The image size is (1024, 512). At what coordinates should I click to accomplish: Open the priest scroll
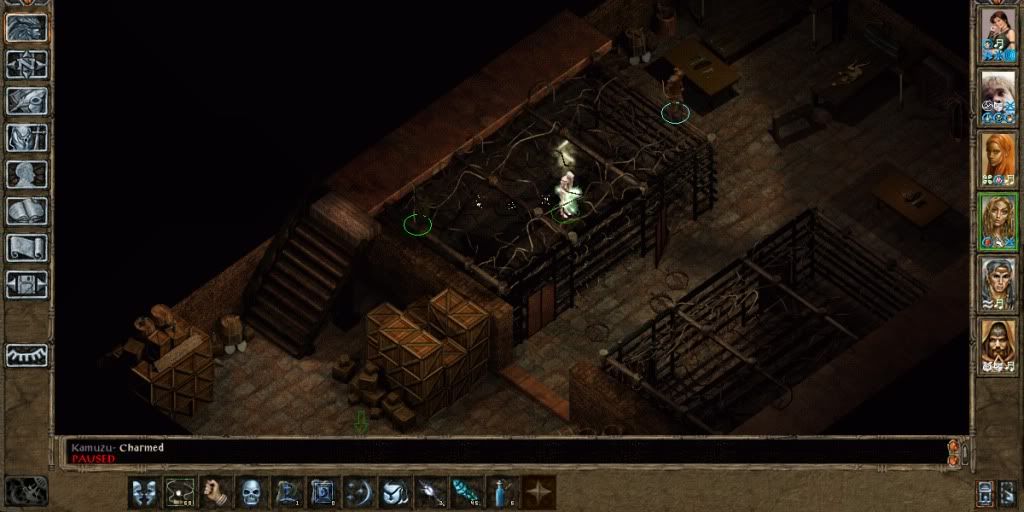[28, 247]
